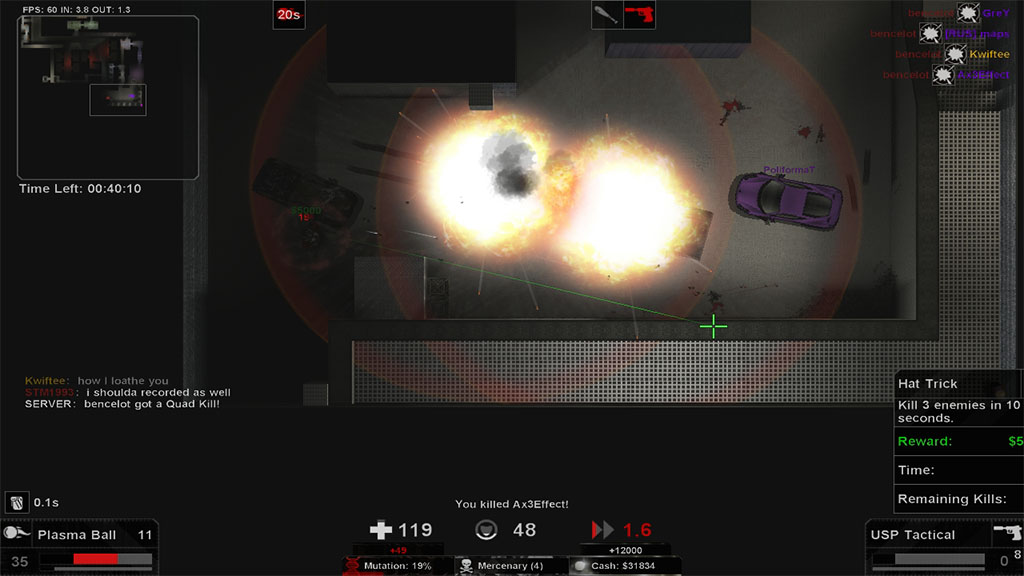Click the cooldown ability icon showing 0.1s
The height and width of the screenshot is (576, 1024).
click(x=17, y=502)
